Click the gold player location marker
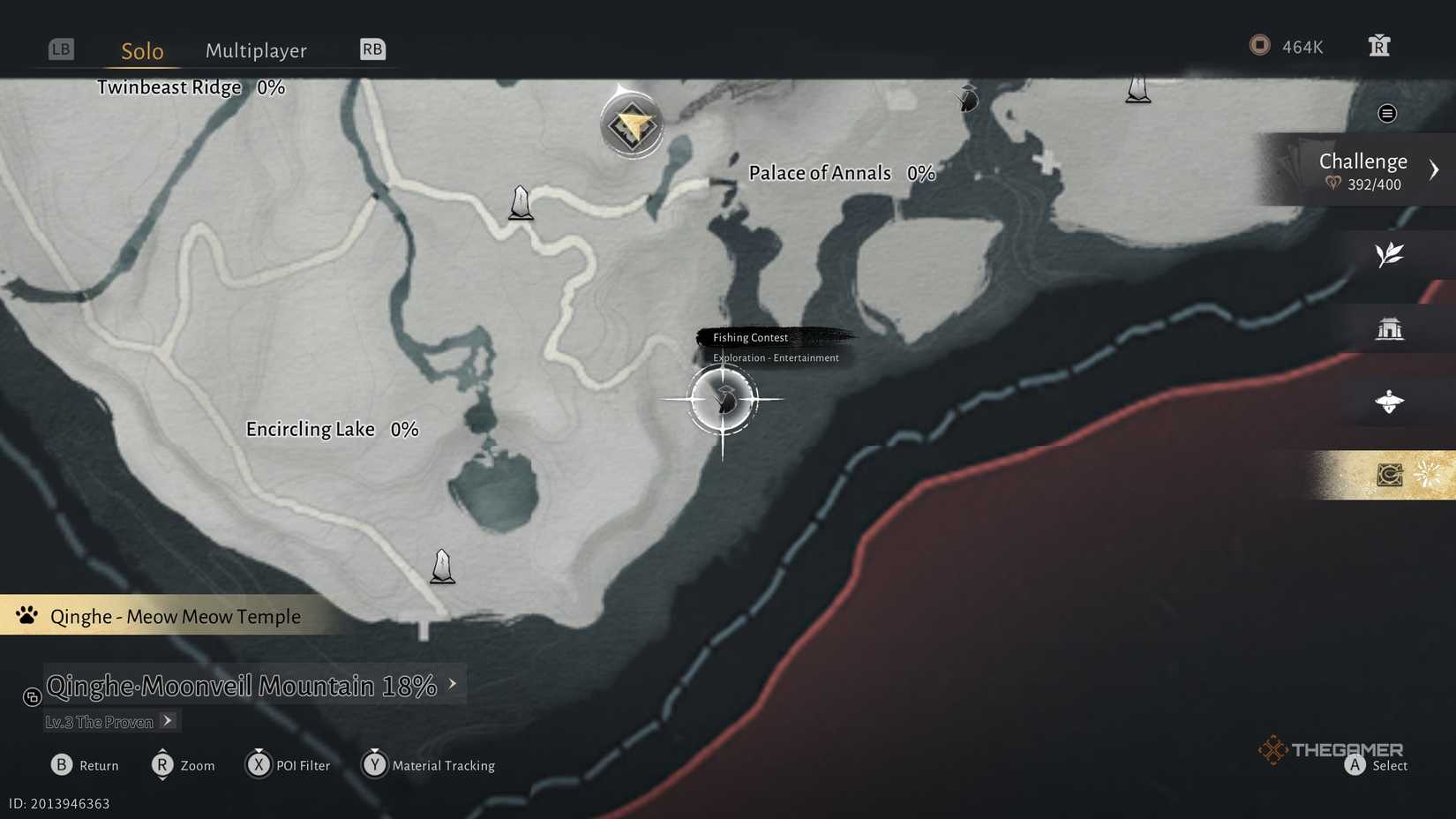The width and height of the screenshot is (1456, 819). click(632, 124)
